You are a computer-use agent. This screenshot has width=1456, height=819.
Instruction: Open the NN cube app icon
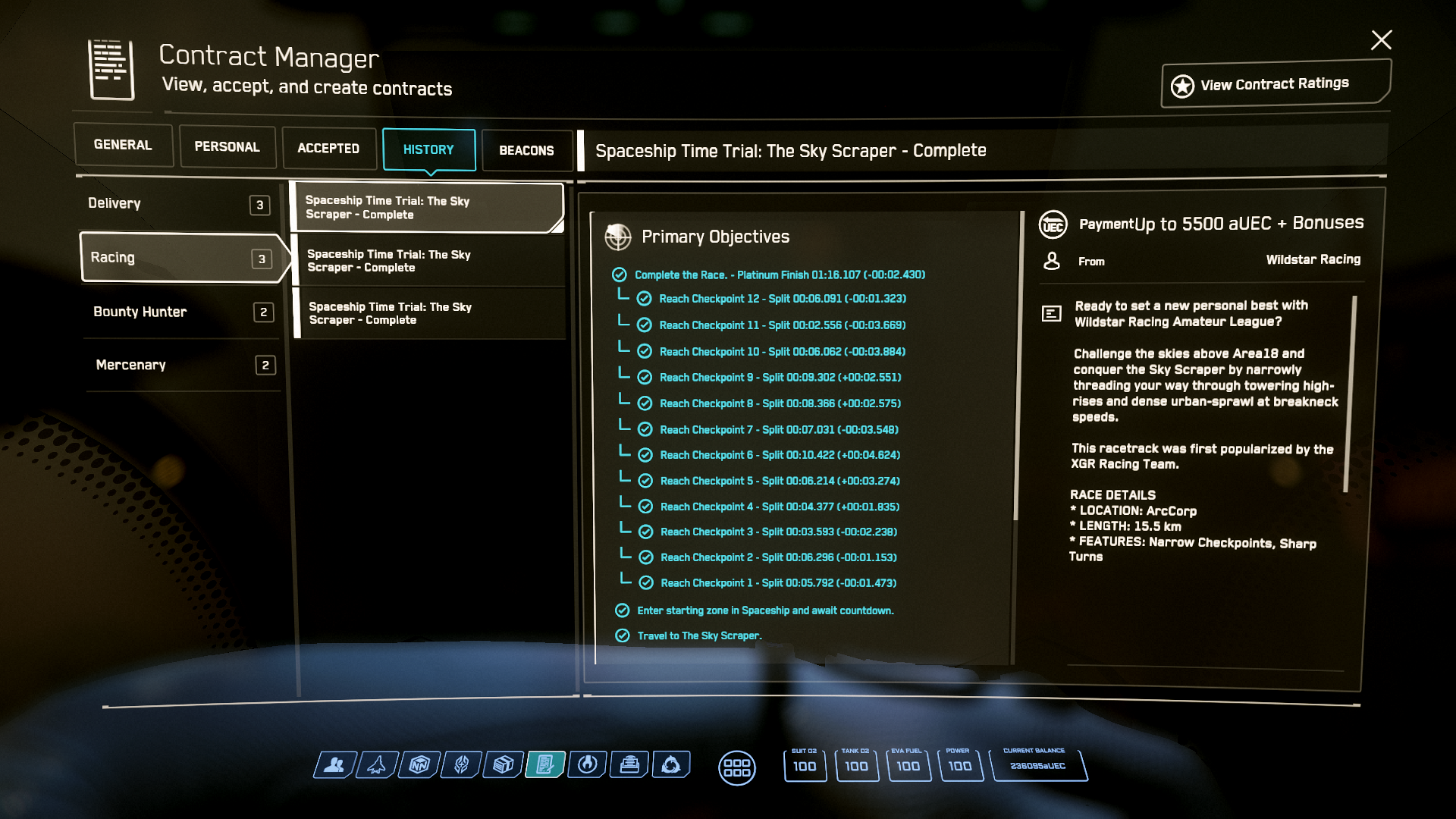(419, 765)
